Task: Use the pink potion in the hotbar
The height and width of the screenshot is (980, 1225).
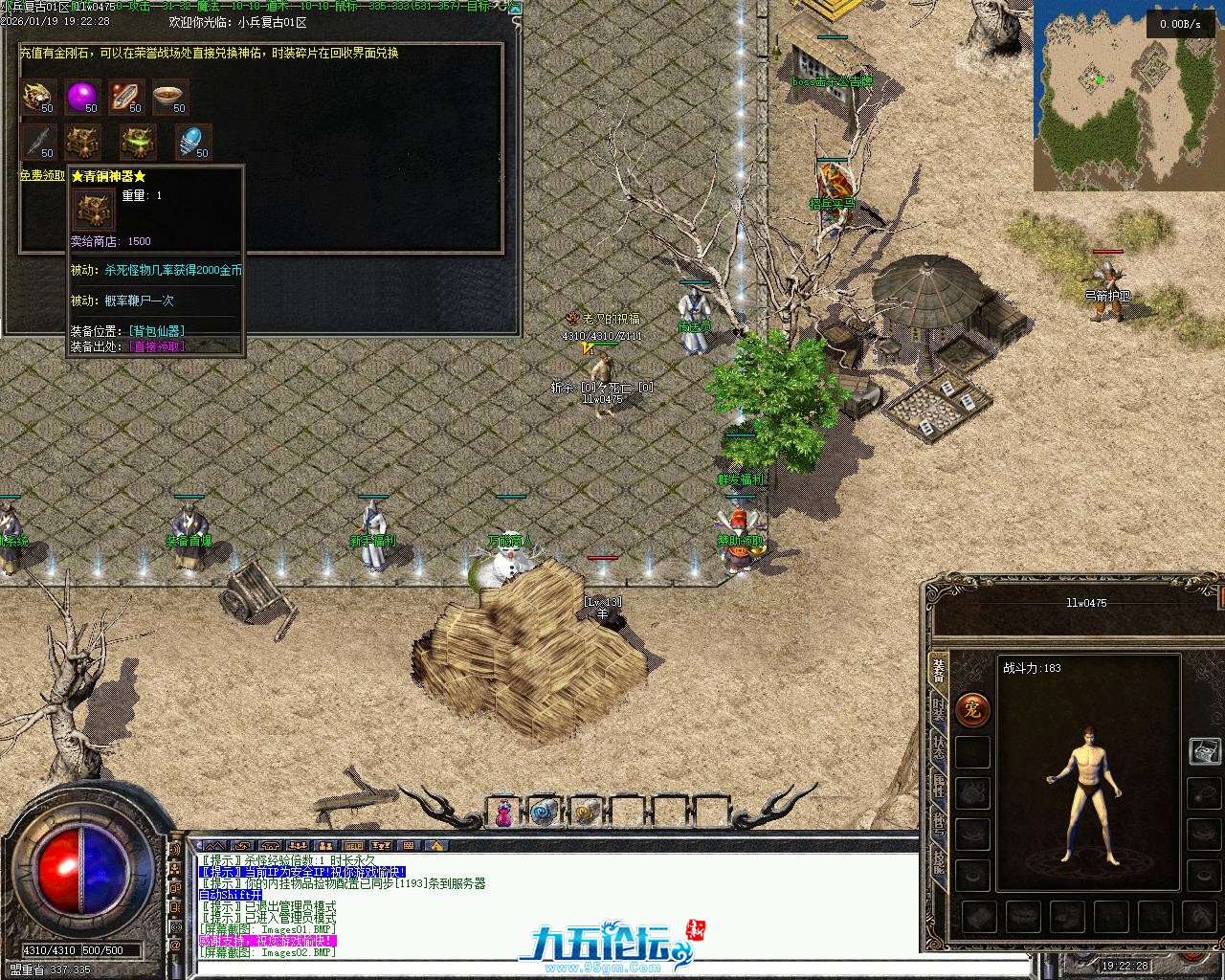Action: pos(502,813)
